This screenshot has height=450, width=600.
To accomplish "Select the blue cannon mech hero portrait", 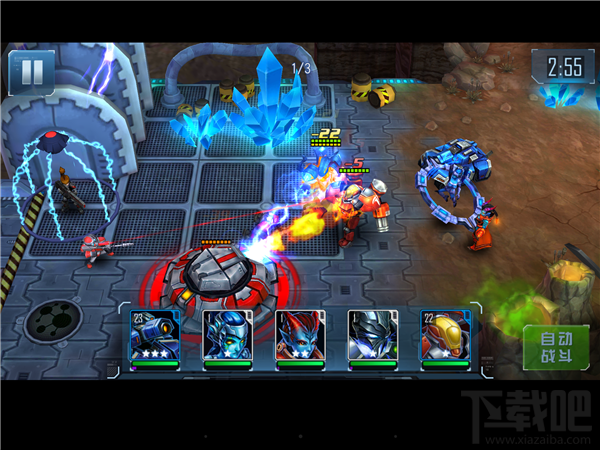I will (x=154, y=337).
